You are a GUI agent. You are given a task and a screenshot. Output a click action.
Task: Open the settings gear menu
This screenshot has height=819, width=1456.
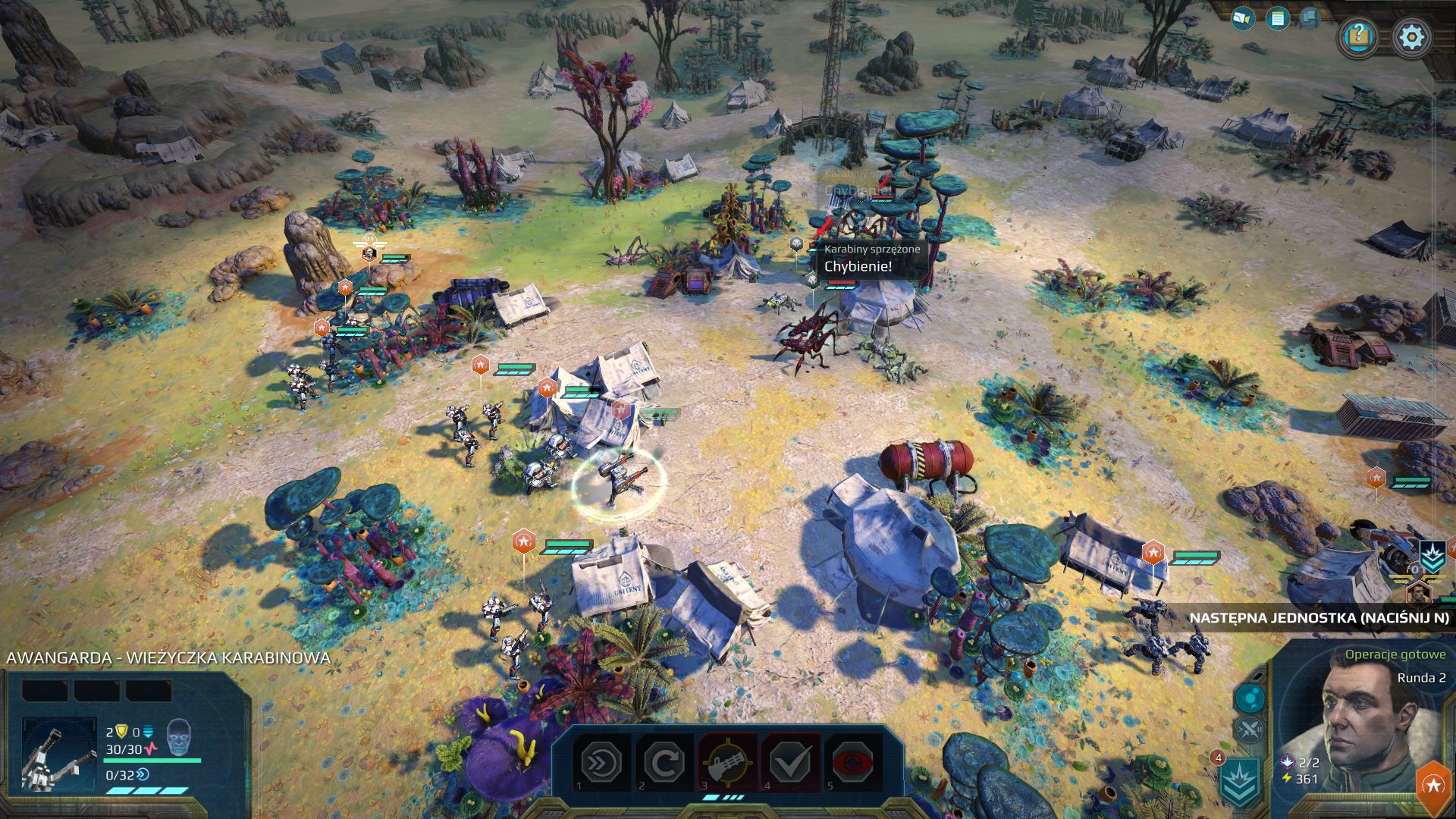pos(1412,36)
